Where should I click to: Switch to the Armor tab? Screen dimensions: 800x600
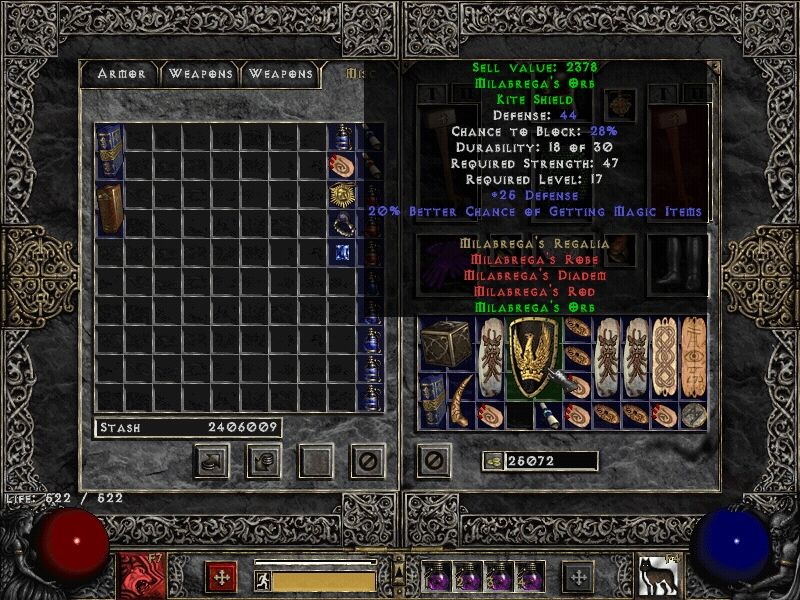coord(121,74)
